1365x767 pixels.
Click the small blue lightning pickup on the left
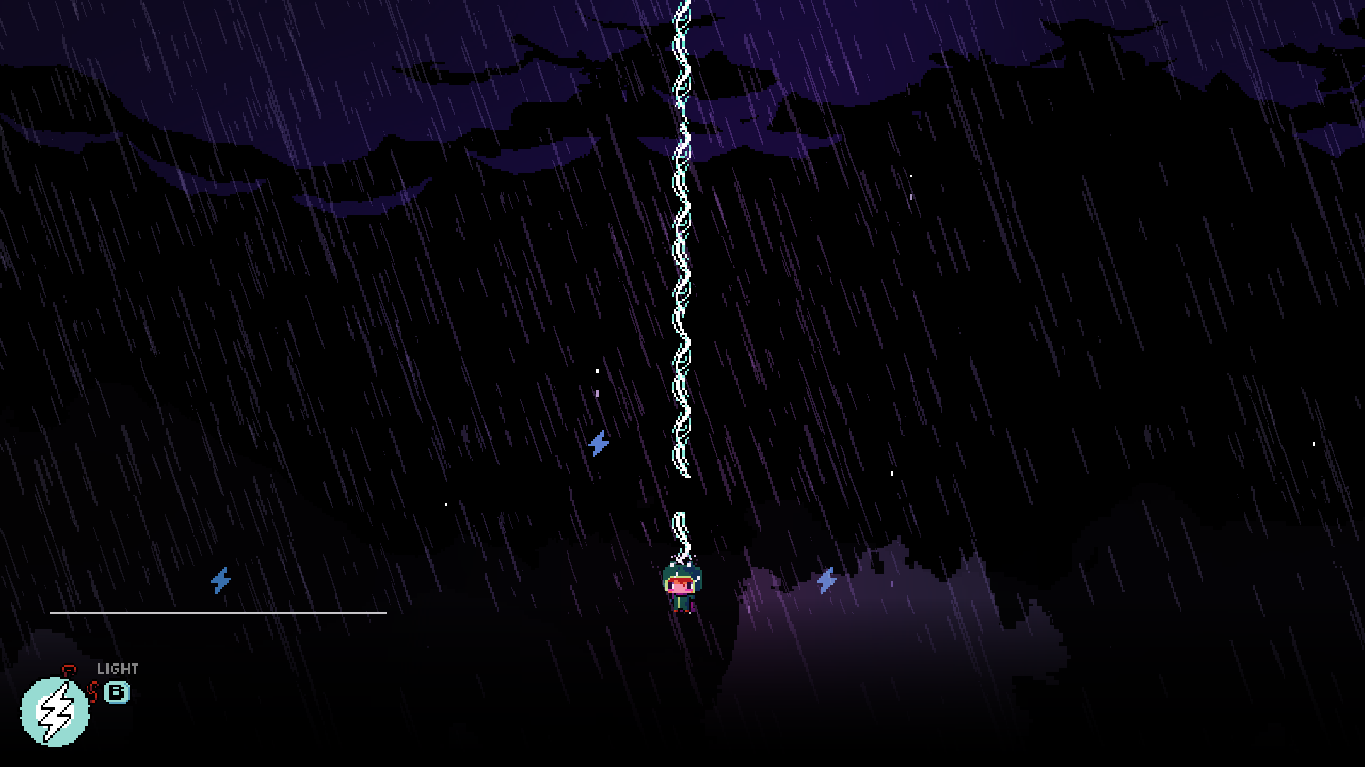point(219,578)
